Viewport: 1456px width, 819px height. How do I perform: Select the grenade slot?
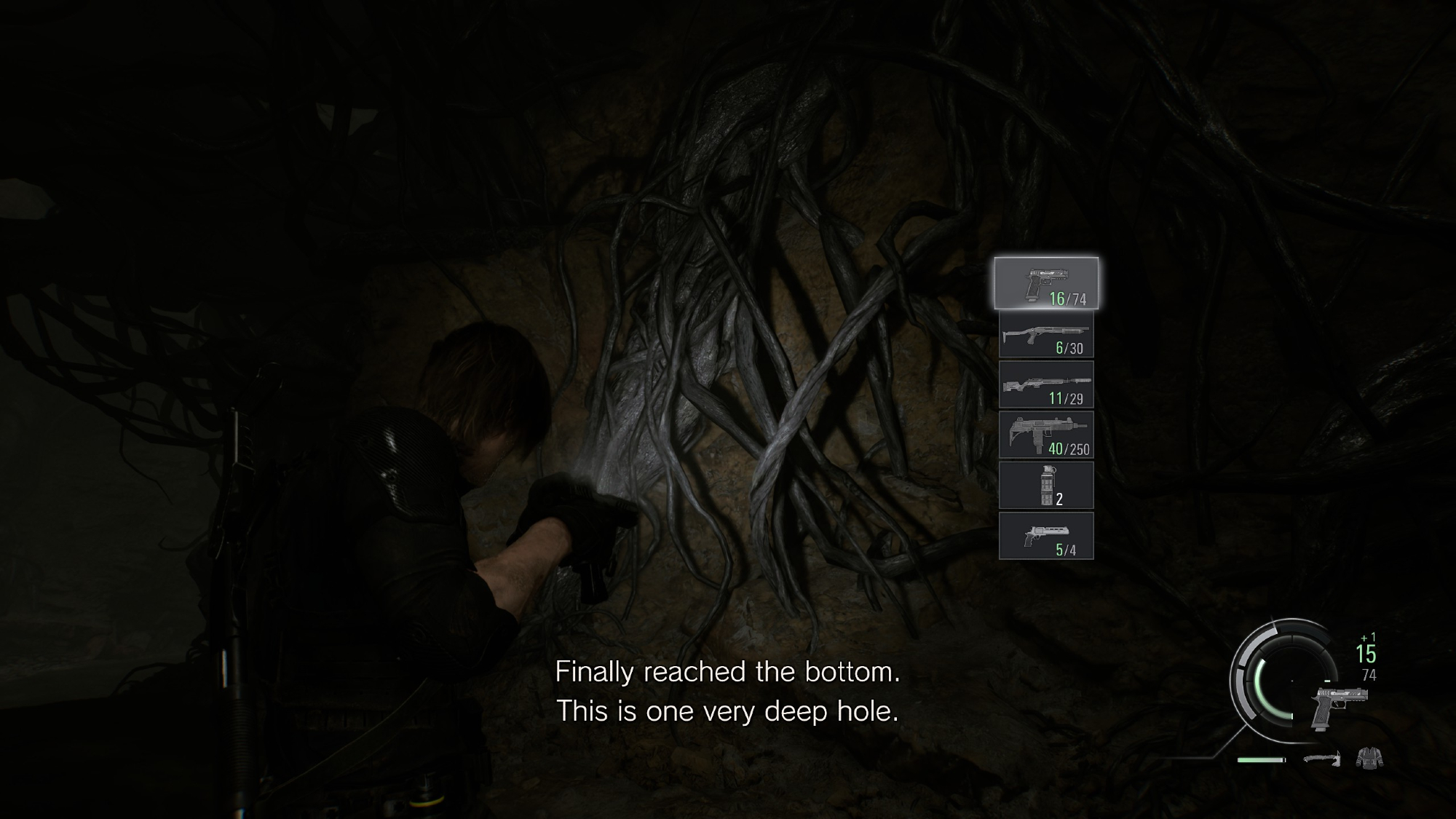point(1046,486)
